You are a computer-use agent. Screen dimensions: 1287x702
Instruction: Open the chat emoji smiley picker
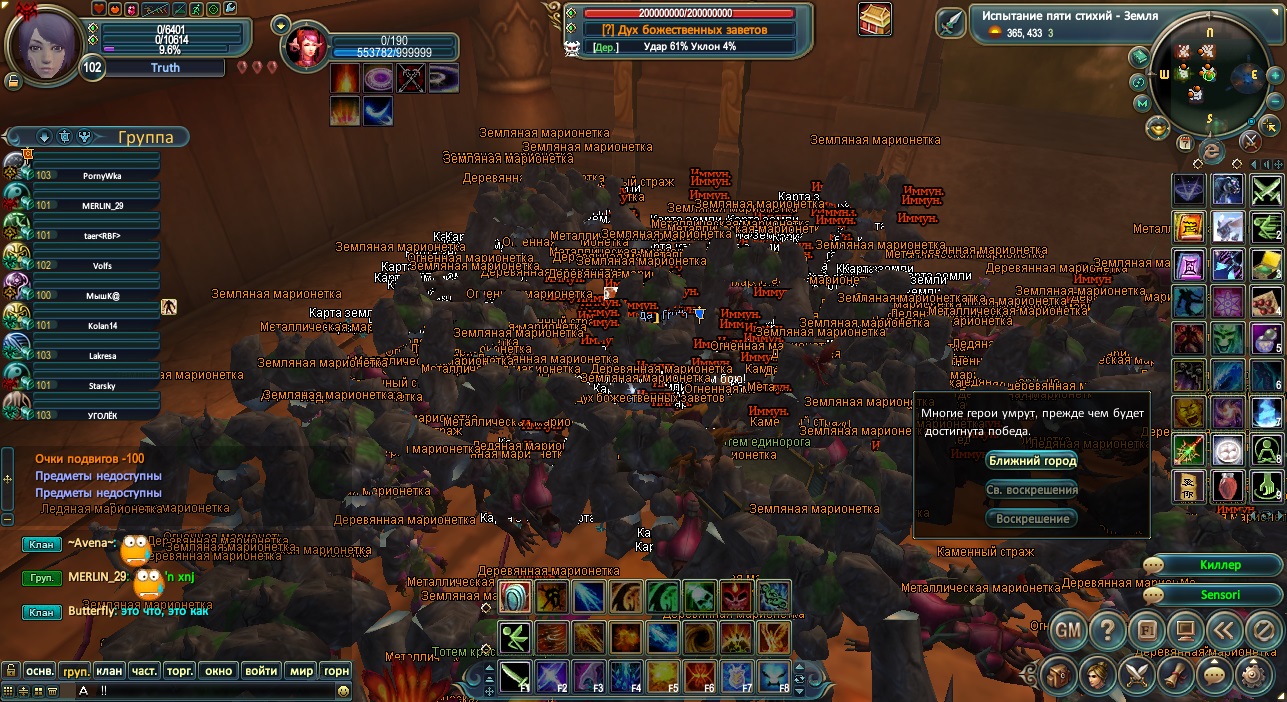tap(344, 690)
